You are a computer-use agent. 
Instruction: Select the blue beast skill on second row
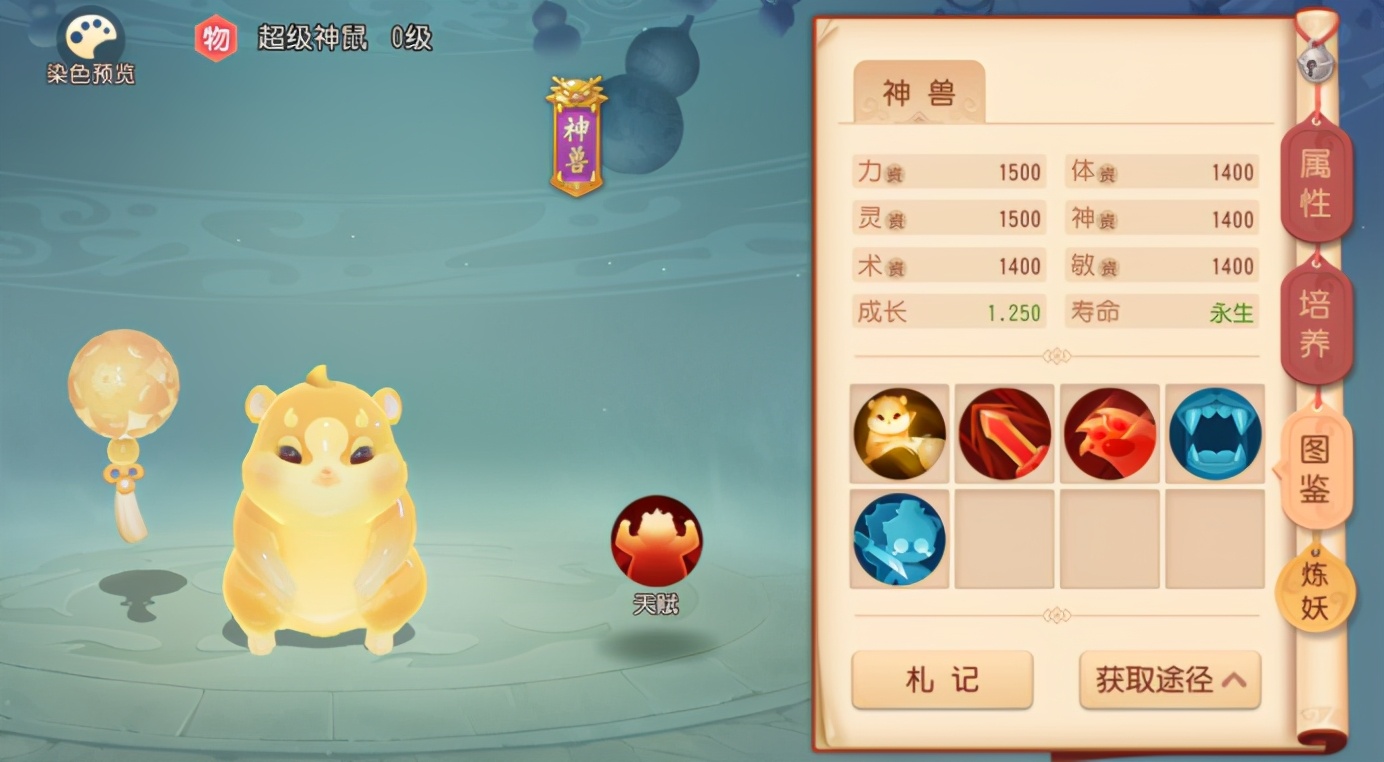(x=898, y=540)
